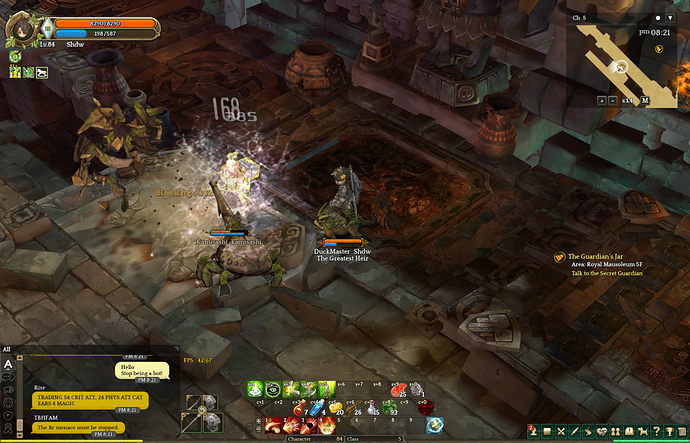Switch chat to the All tab

[7, 349]
